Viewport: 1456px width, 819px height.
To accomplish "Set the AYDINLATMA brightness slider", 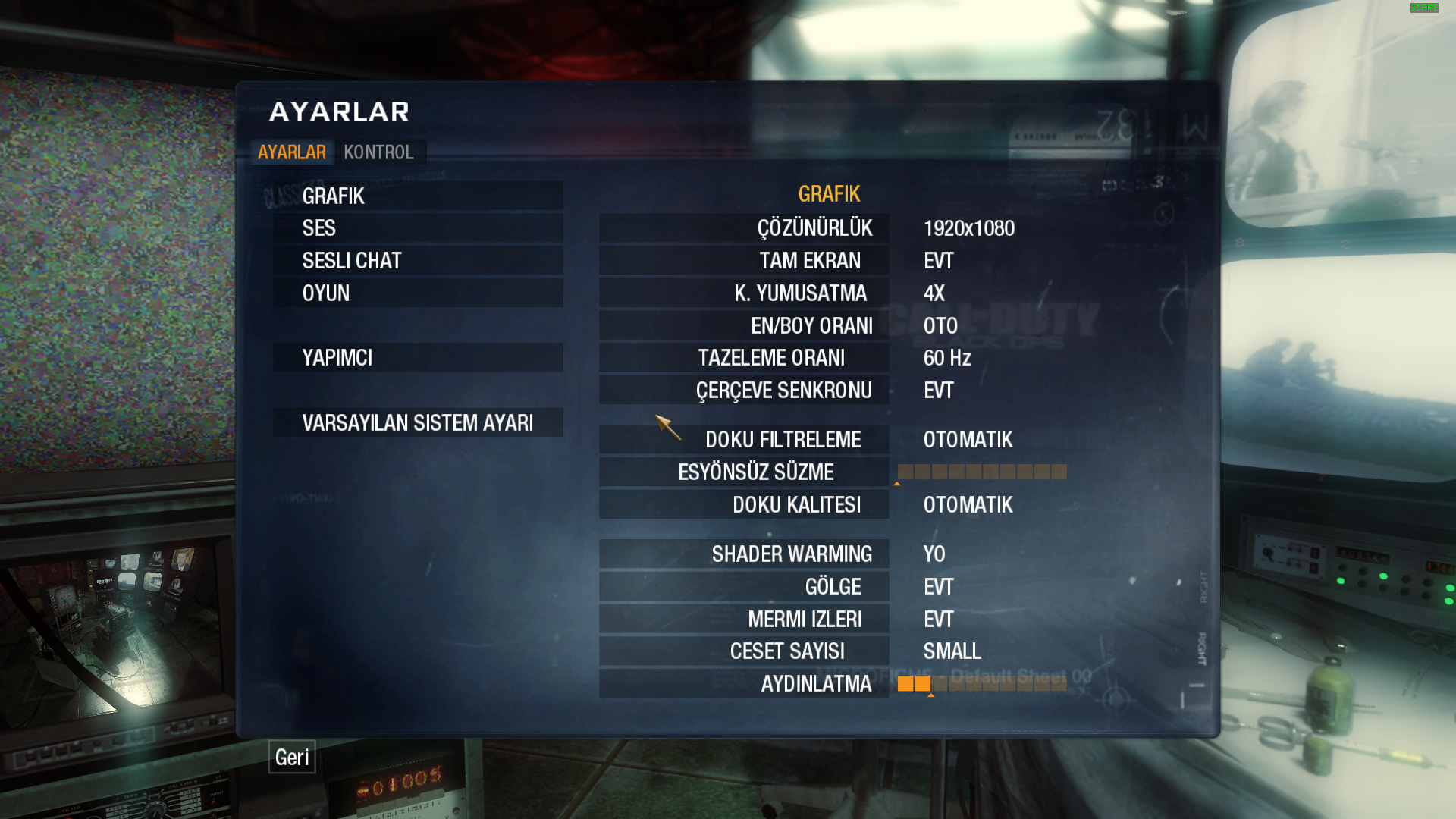I will (x=982, y=684).
